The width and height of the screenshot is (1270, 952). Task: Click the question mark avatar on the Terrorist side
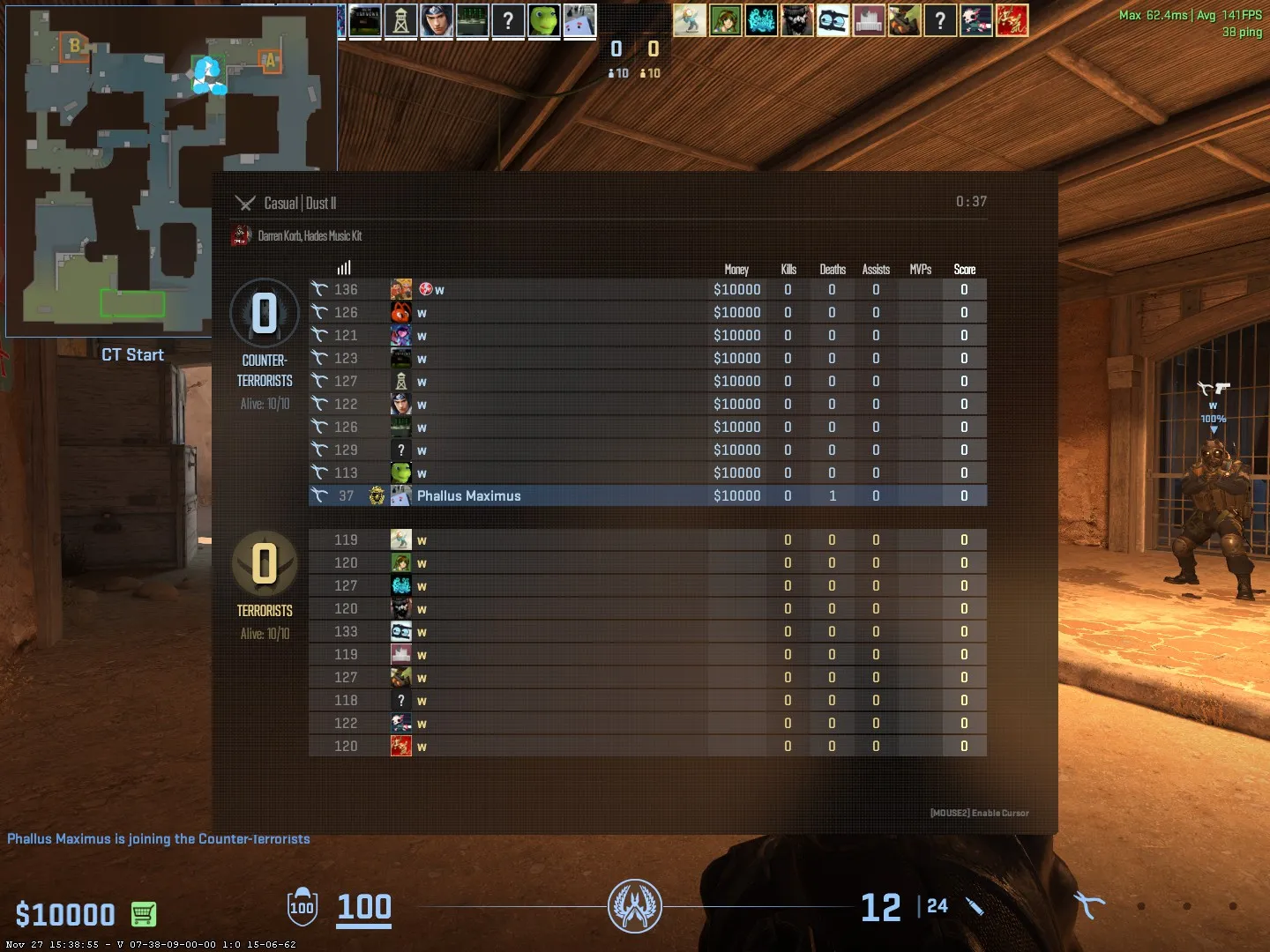click(402, 700)
